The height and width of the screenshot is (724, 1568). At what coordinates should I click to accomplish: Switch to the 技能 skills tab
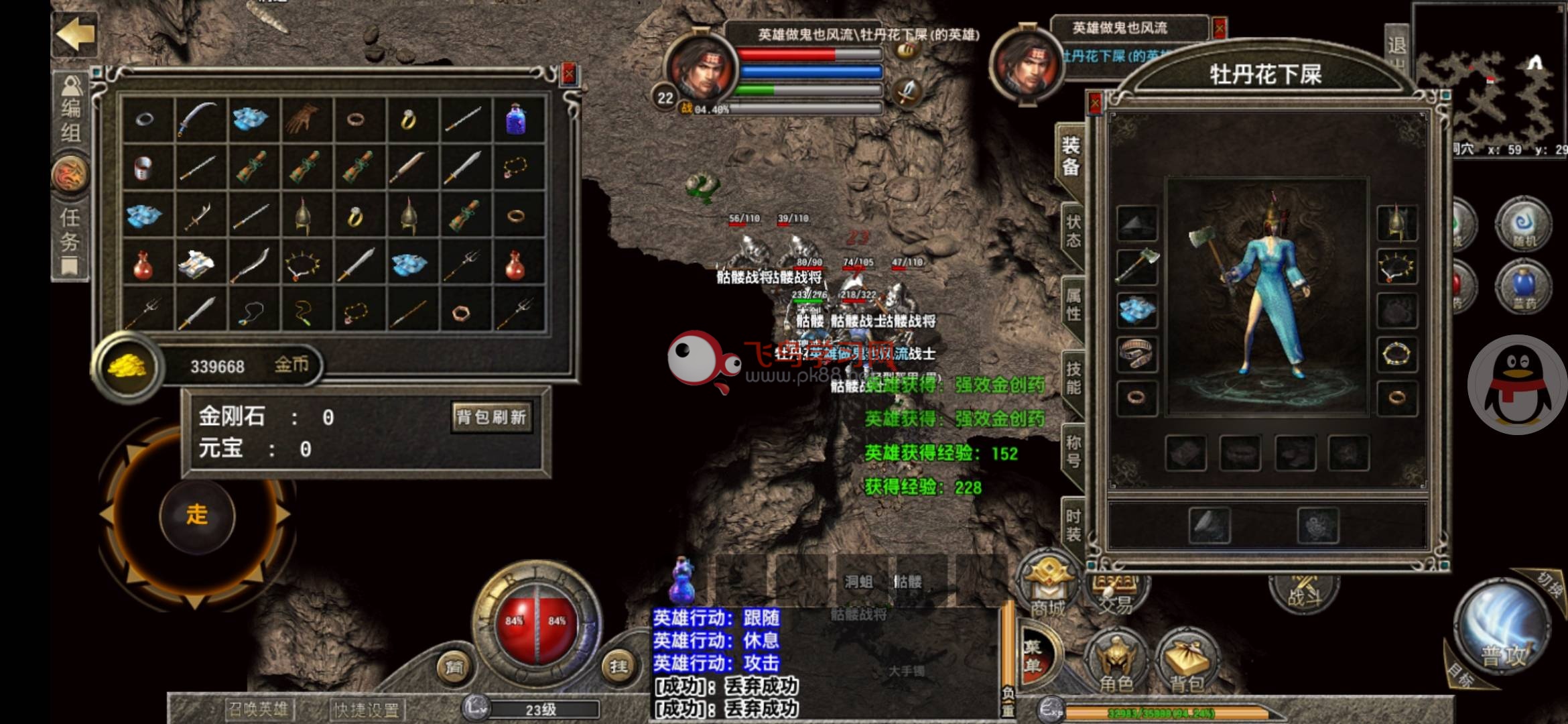coord(1073,378)
